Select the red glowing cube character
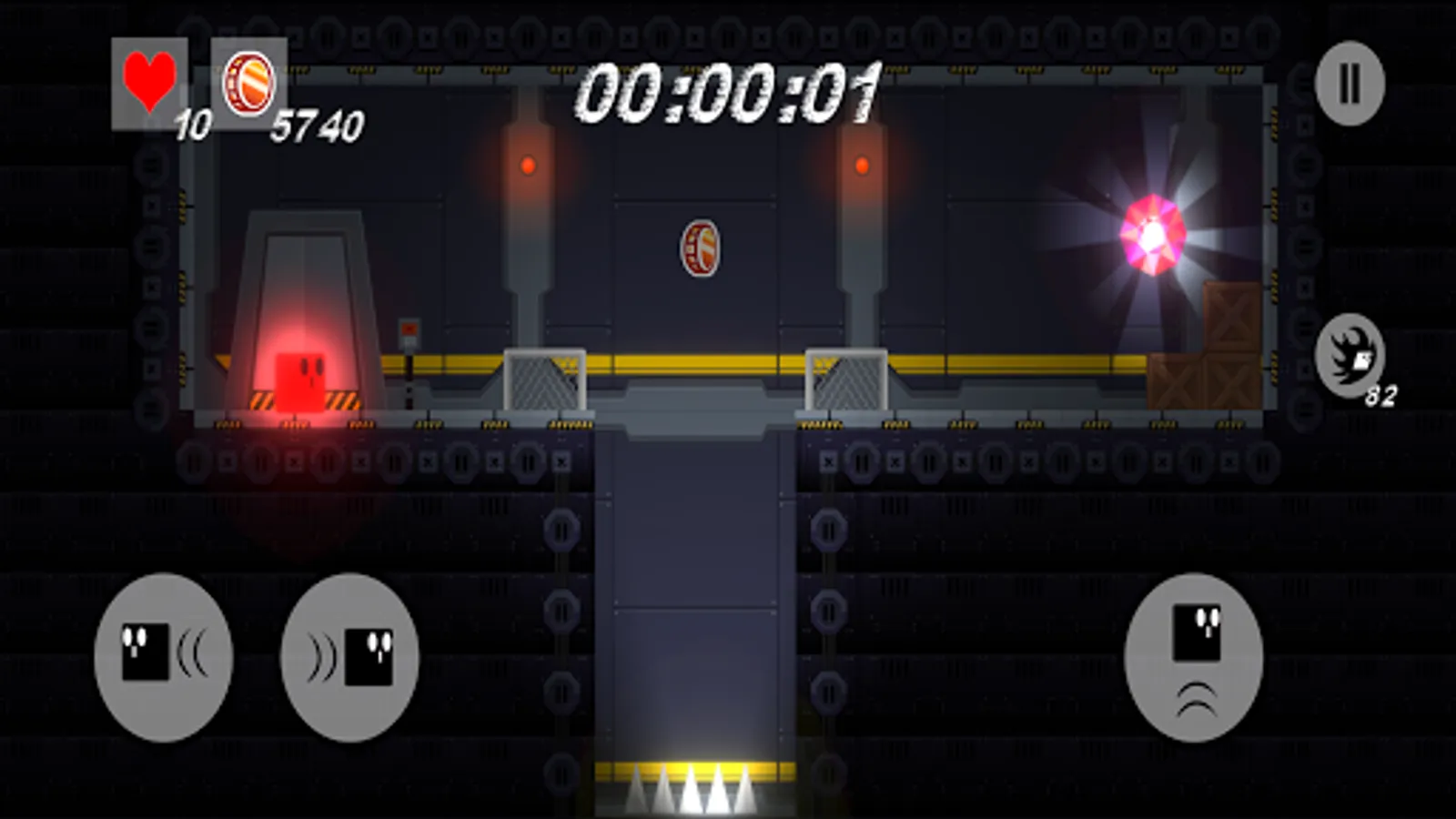 pyautogui.click(x=300, y=382)
